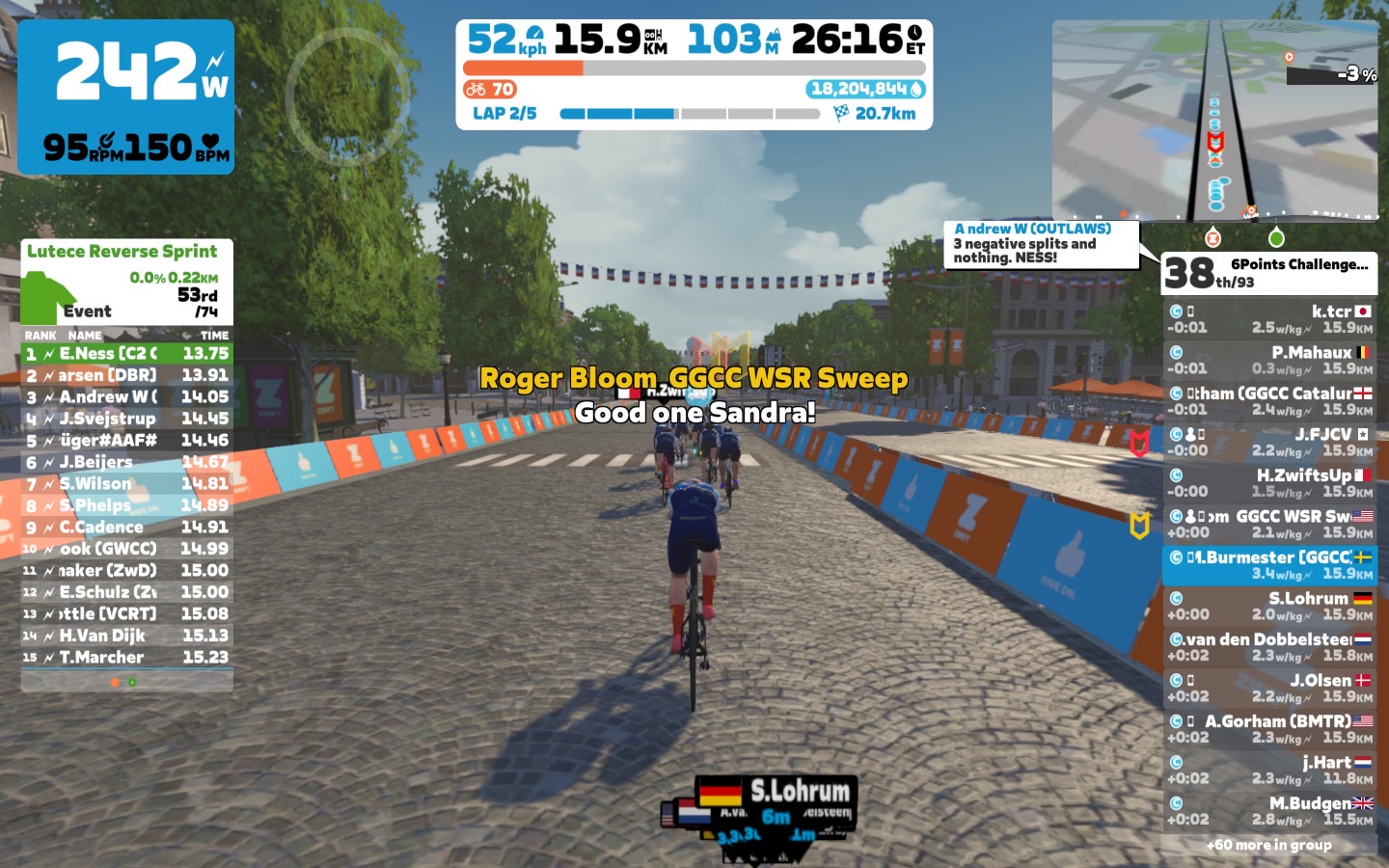1389x868 pixels.
Task: Open the Andrew W (OUTLAWS) chat message
Action: pyautogui.click(x=1042, y=243)
